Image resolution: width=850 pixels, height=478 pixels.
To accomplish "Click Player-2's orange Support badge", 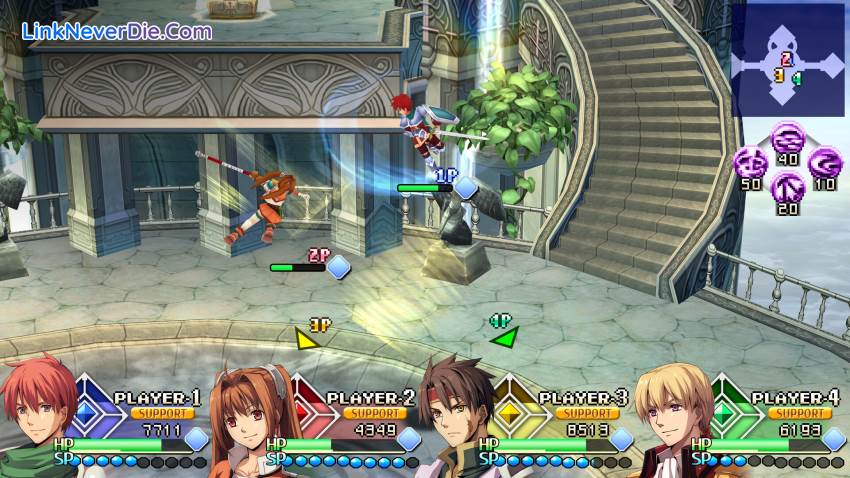I will pos(374,412).
